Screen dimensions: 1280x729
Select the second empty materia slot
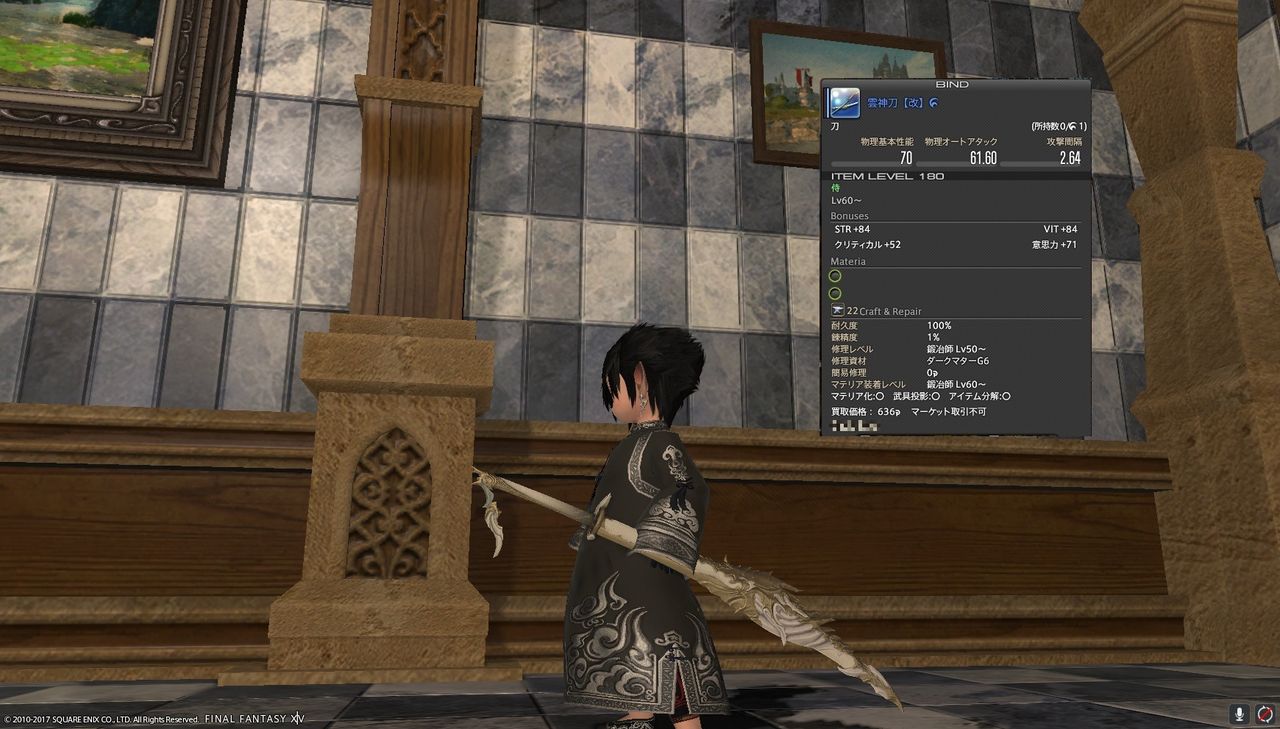(836, 293)
